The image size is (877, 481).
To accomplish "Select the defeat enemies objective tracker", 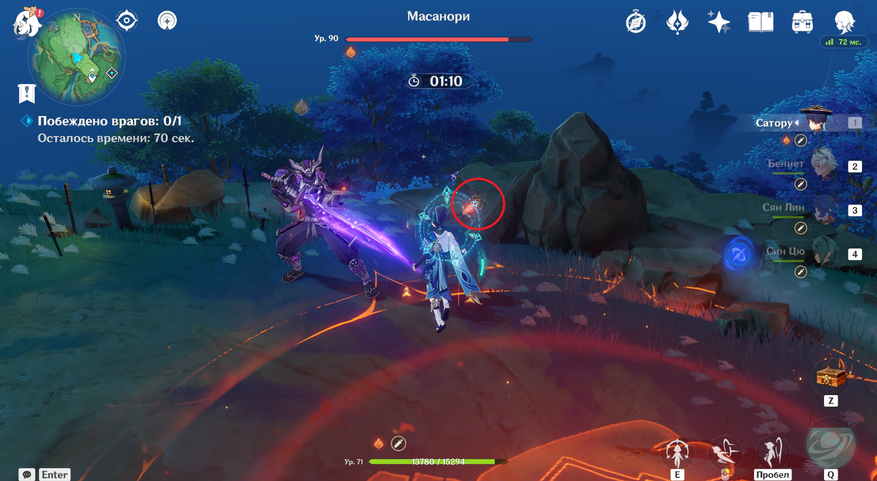I will point(109,121).
